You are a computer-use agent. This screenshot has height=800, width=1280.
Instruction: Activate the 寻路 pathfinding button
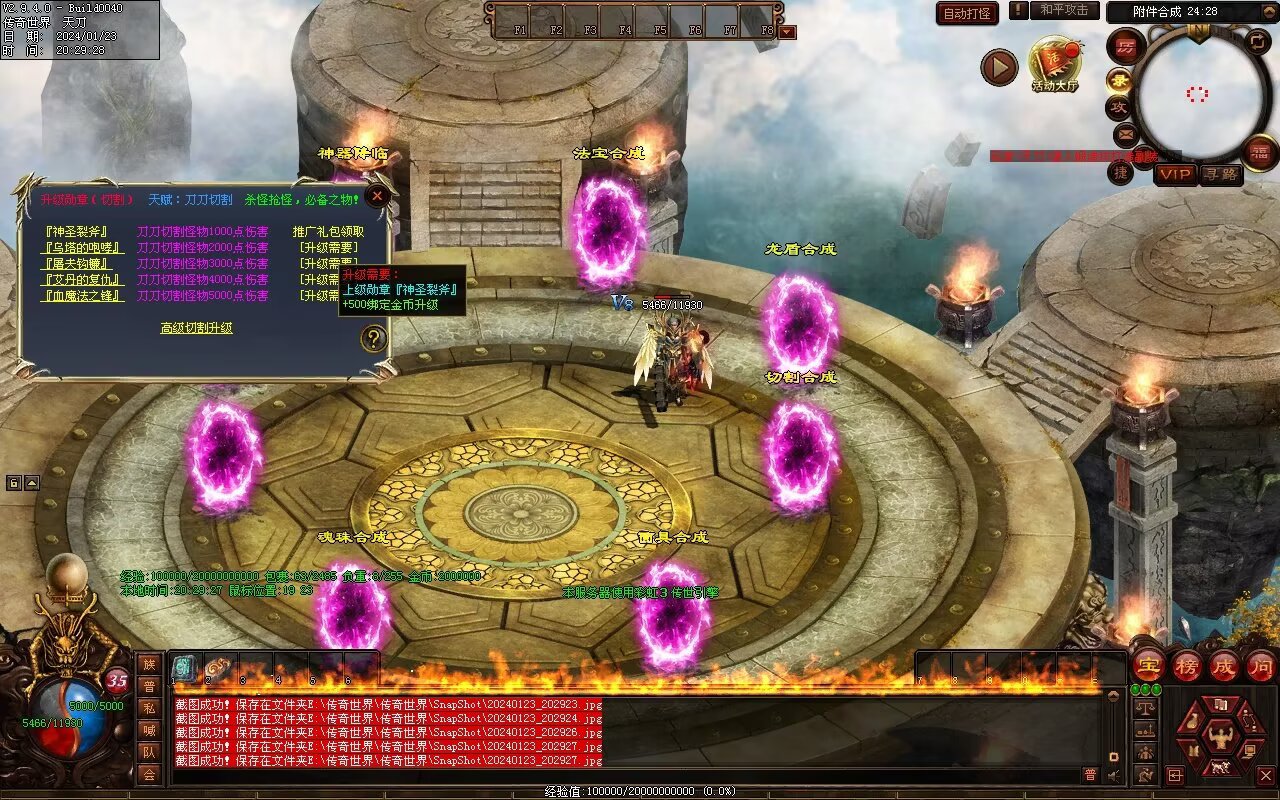click(1221, 175)
